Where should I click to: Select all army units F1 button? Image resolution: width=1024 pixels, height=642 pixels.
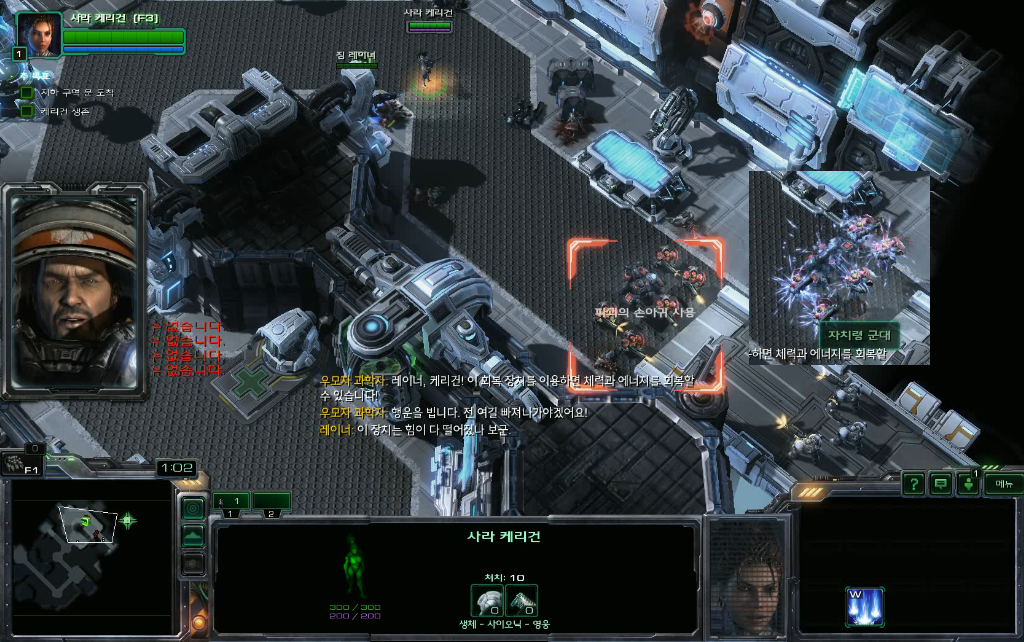[x=22, y=462]
